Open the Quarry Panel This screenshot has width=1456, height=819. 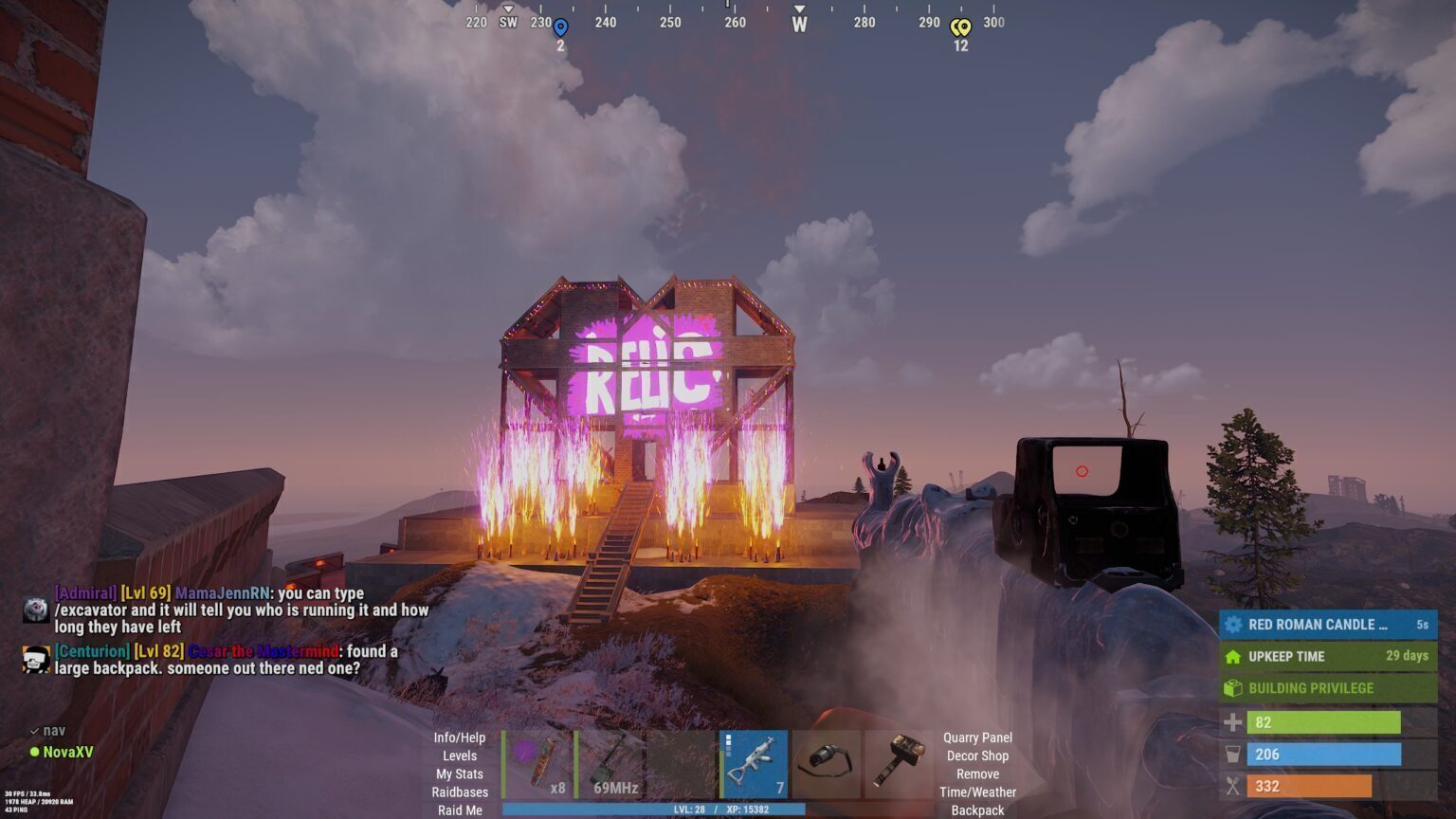[x=977, y=737]
